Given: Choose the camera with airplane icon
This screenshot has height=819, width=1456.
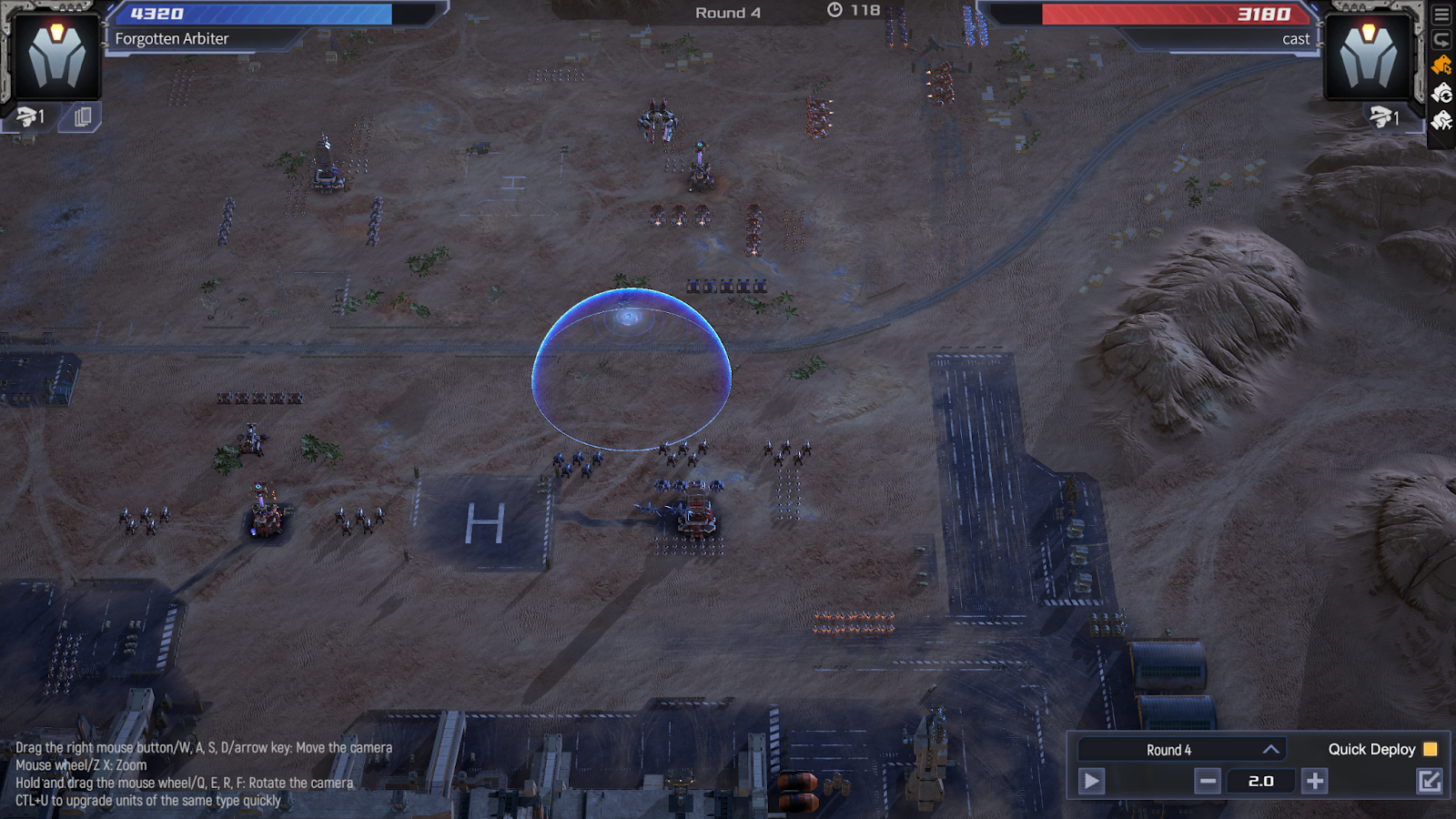Looking at the screenshot, I should tap(1441, 120).
